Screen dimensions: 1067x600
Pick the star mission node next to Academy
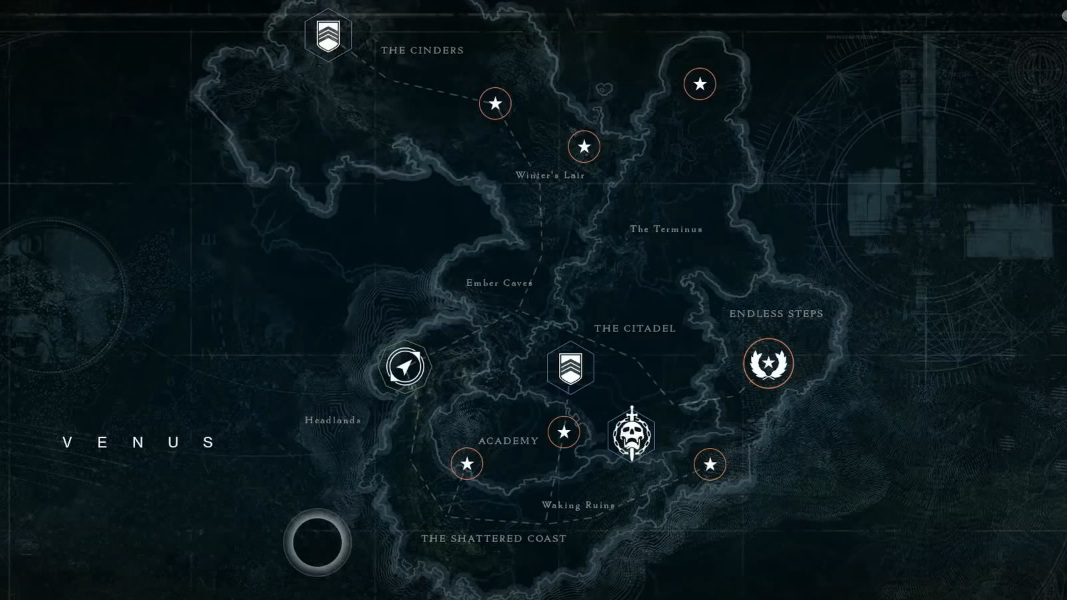[564, 432]
